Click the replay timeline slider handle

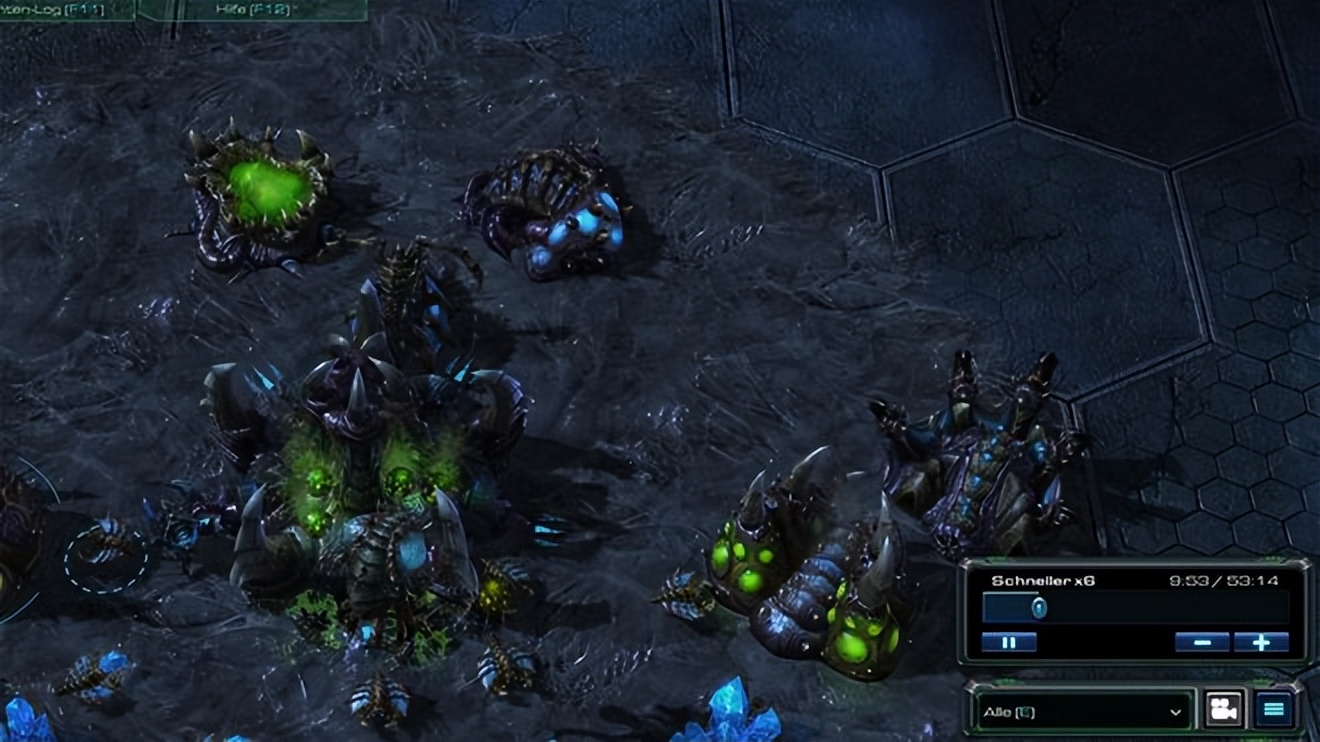(1039, 608)
